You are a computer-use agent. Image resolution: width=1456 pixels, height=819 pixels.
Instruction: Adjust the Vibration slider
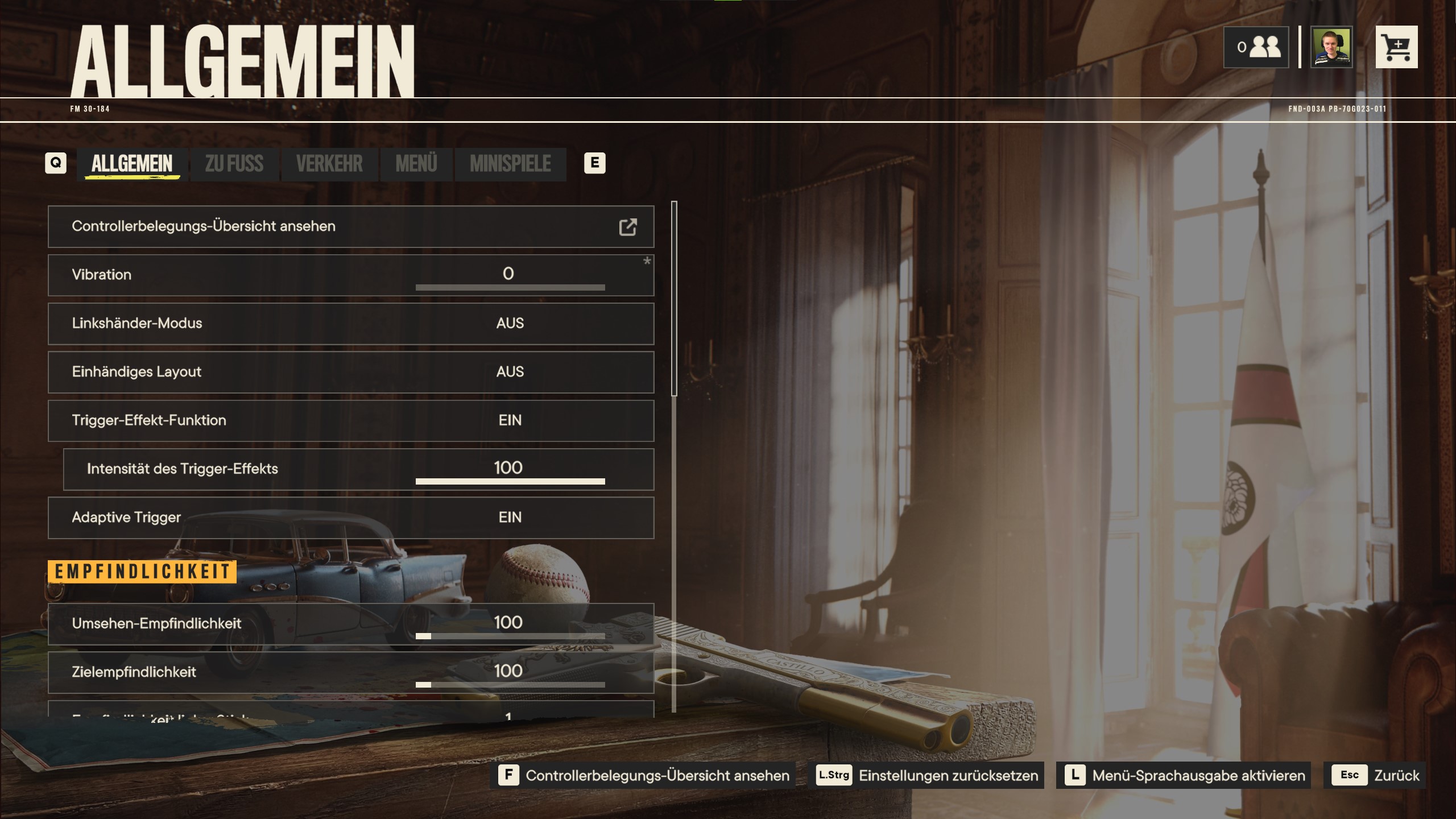click(510, 287)
